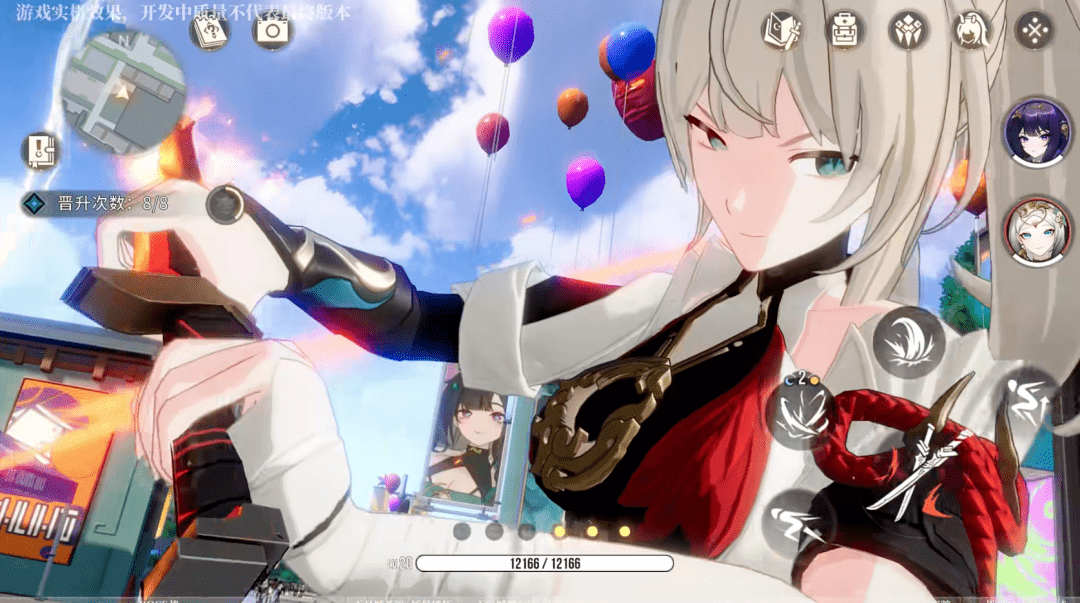
Task: Switch to the purple-haired character portrait
Action: tap(1037, 132)
